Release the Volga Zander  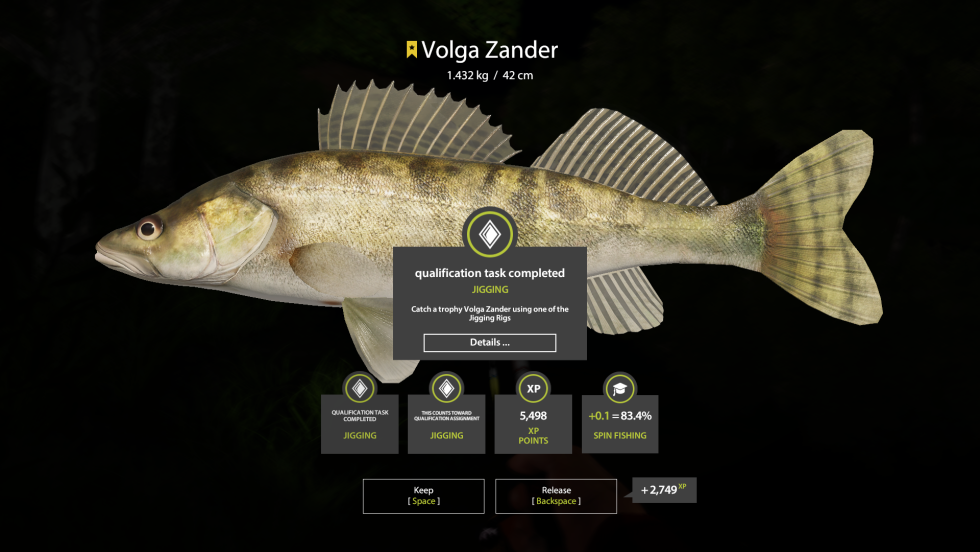point(555,496)
